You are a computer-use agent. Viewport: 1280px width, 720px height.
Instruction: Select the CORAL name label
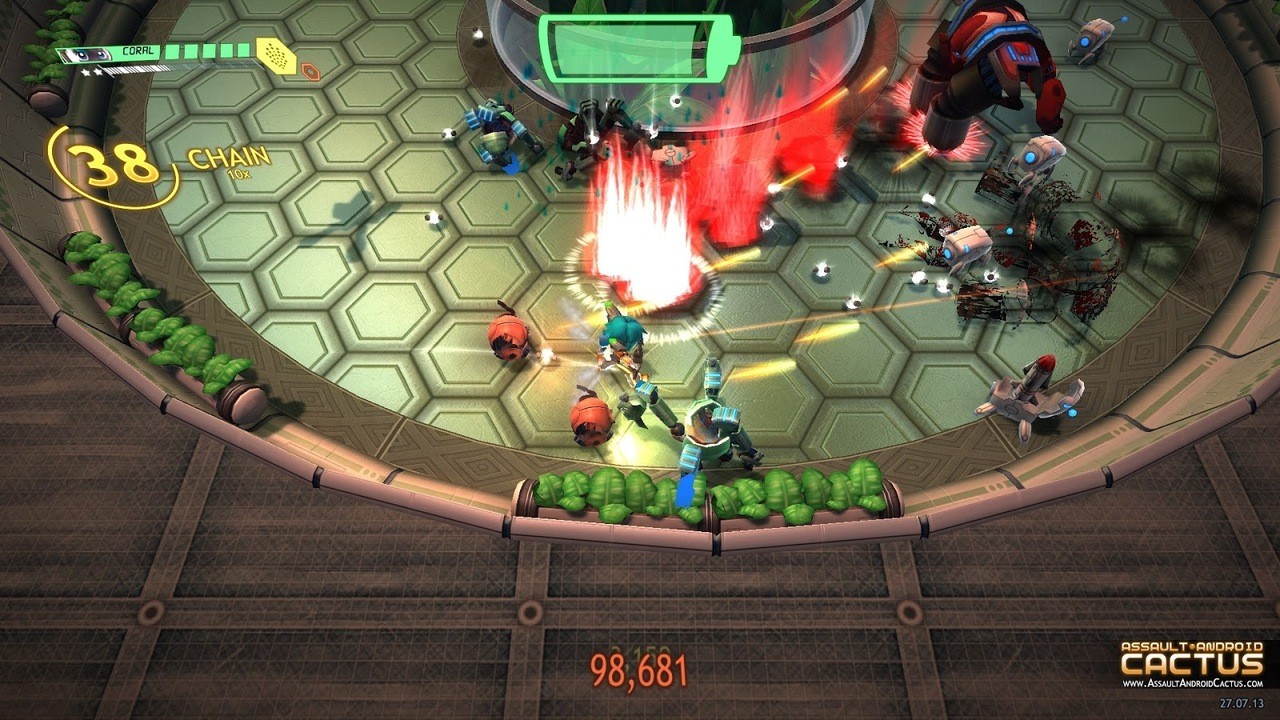[138, 51]
